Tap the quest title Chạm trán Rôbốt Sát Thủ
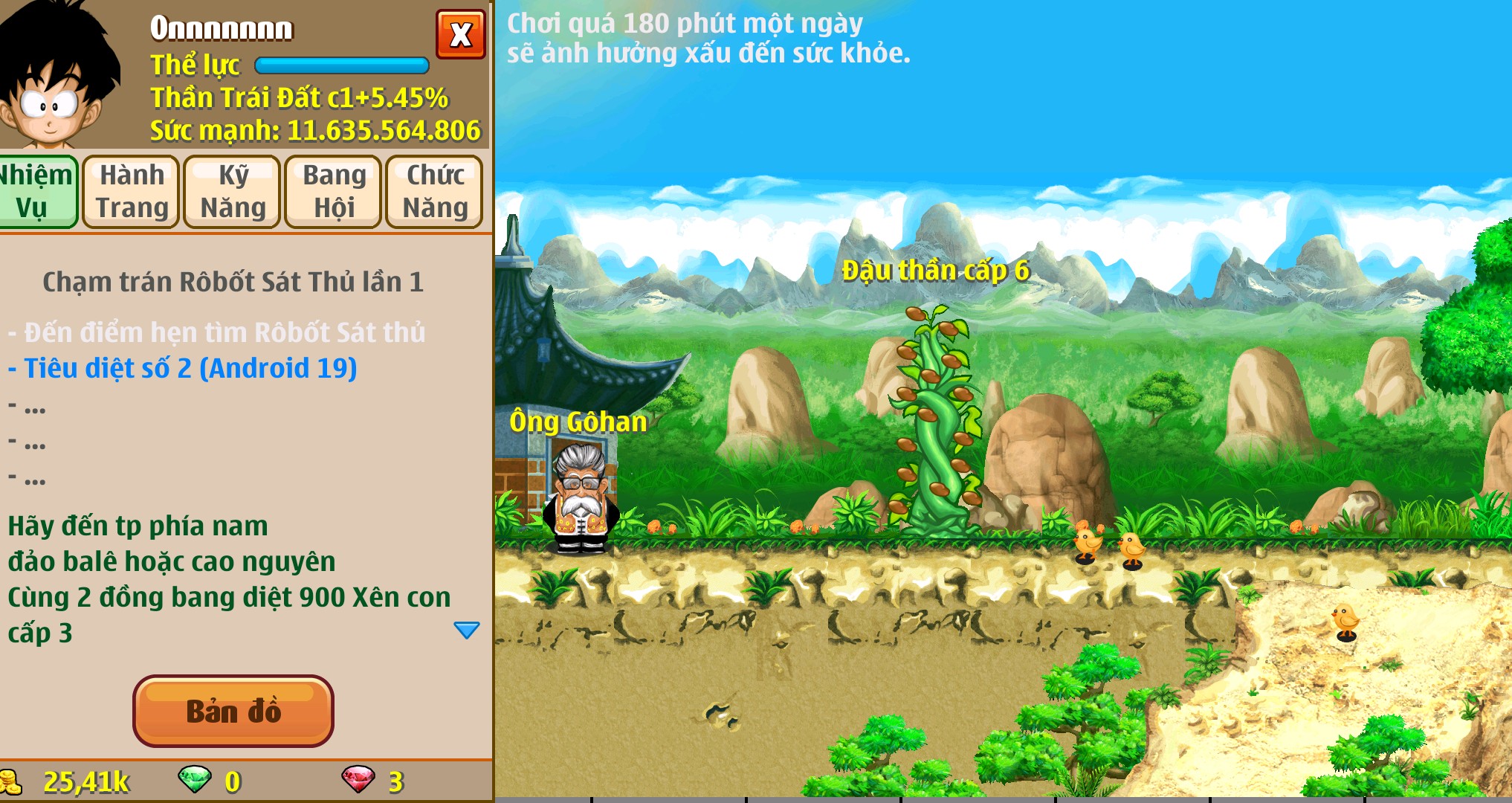The height and width of the screenshot is (803, 1512). [233, 283]
